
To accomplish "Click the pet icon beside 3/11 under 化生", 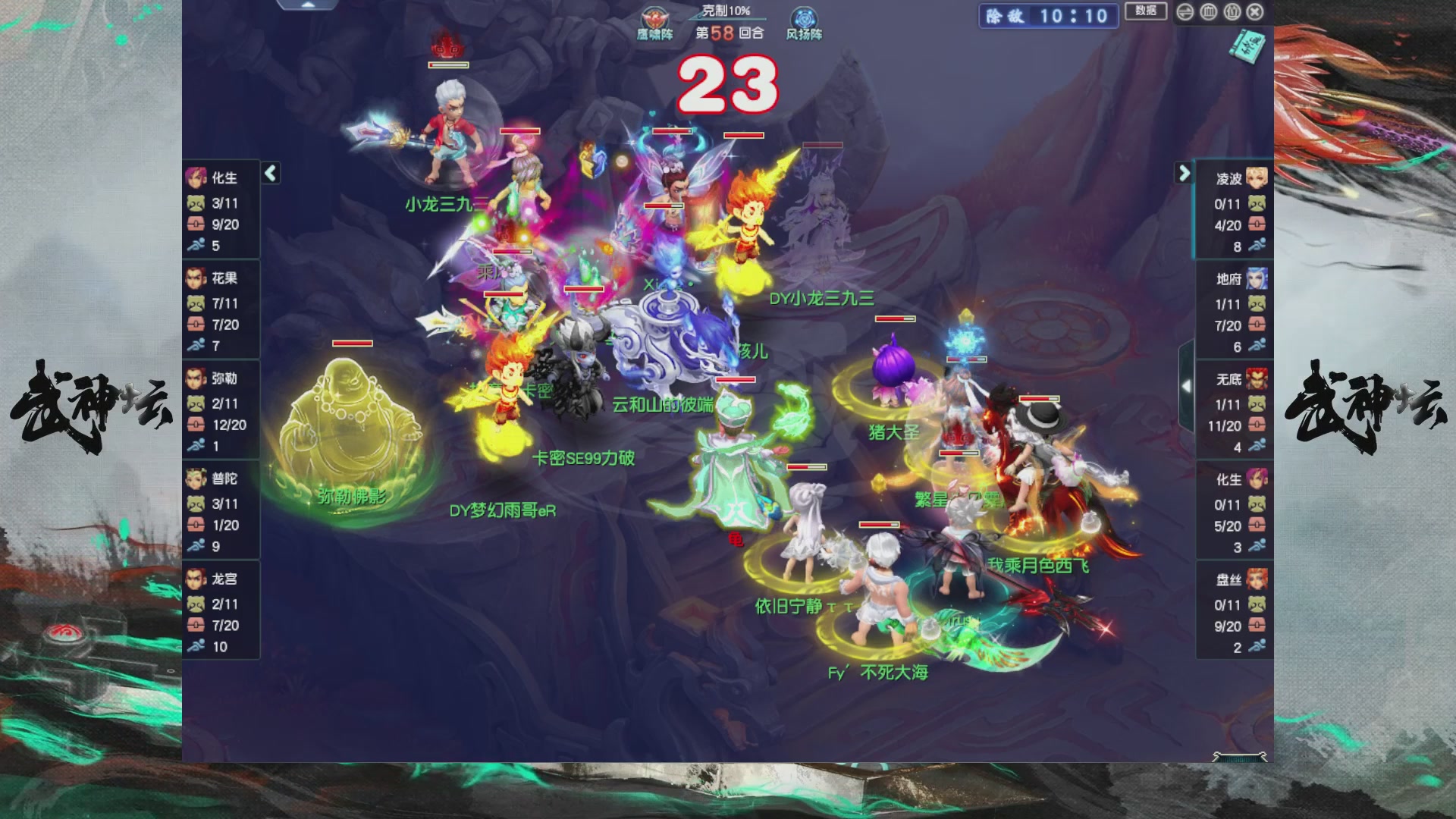I will 196,202.
